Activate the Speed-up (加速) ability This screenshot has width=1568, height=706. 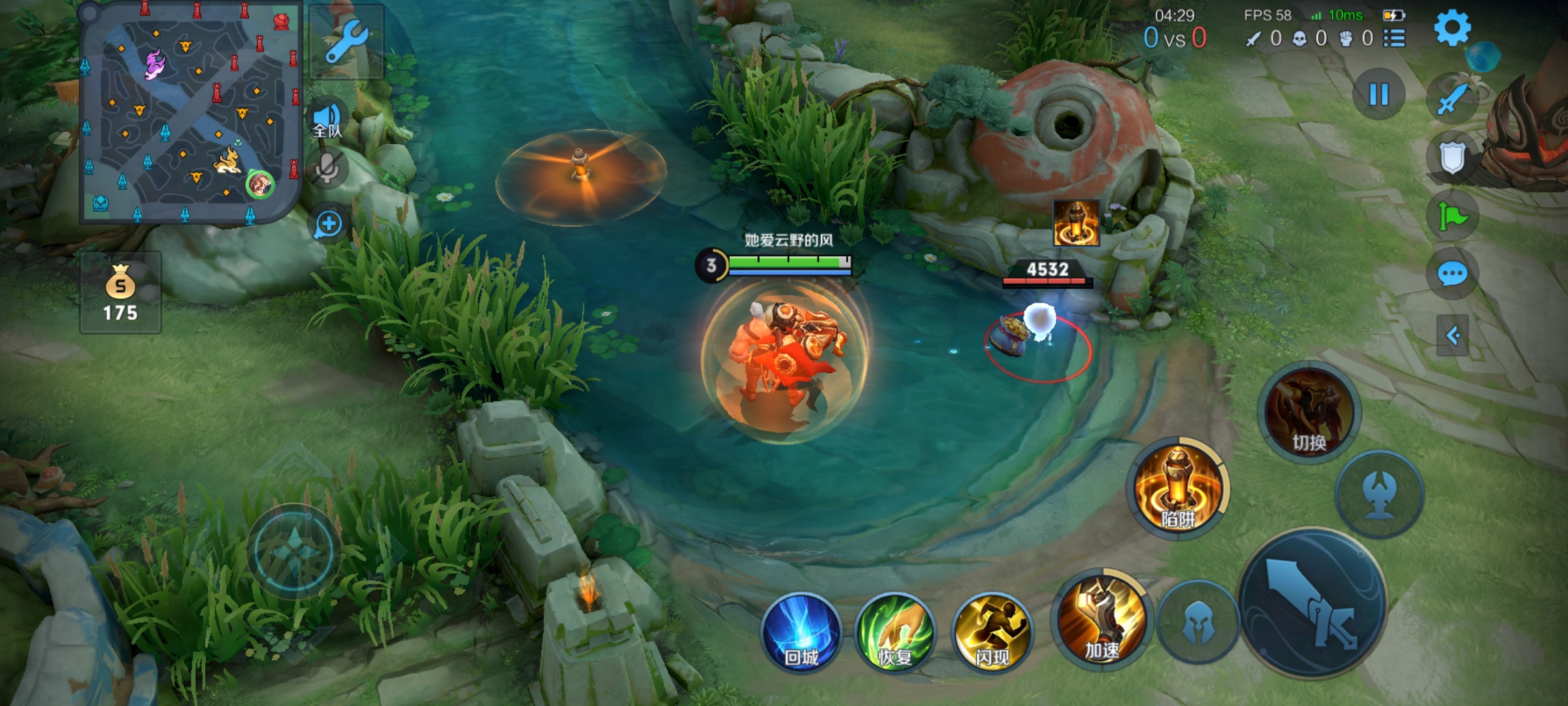pos(1102,618)
